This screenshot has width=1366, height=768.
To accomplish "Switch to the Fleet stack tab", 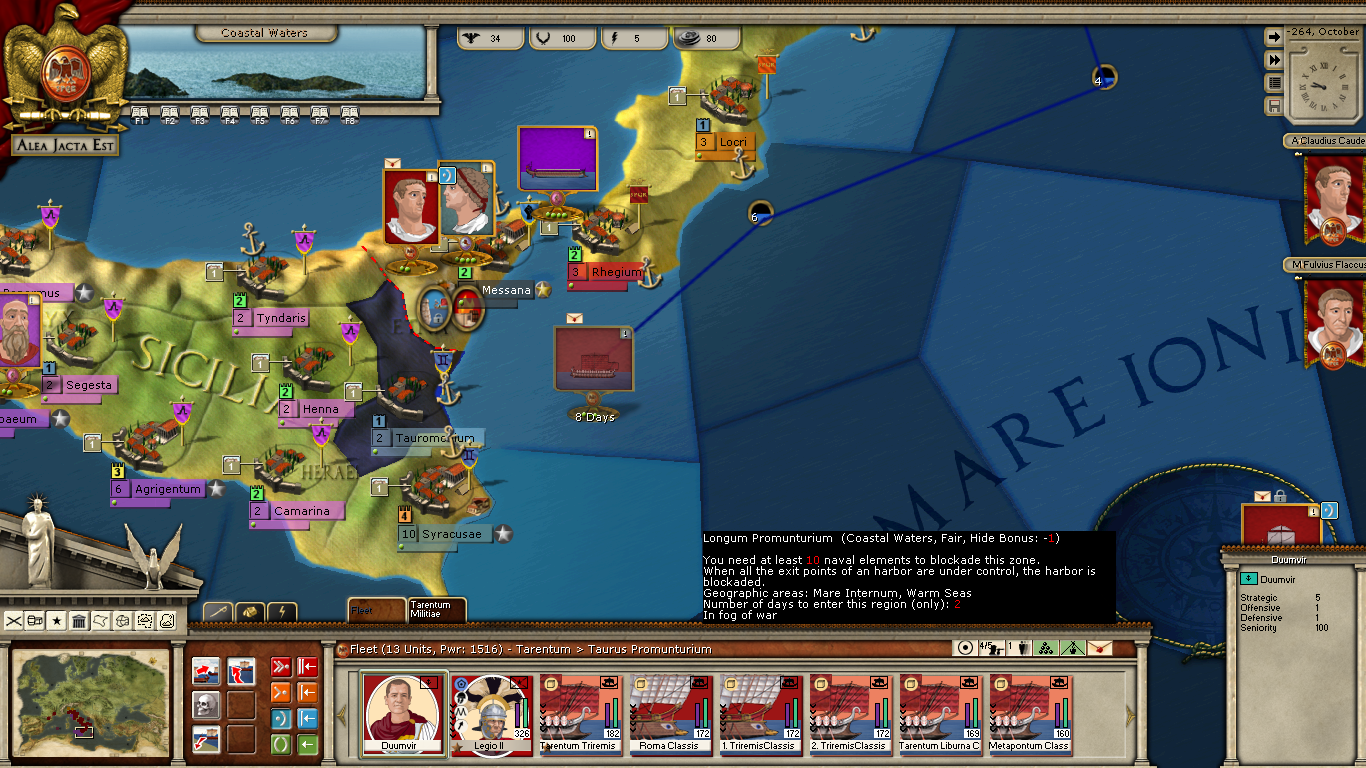I will pos(376,609).
